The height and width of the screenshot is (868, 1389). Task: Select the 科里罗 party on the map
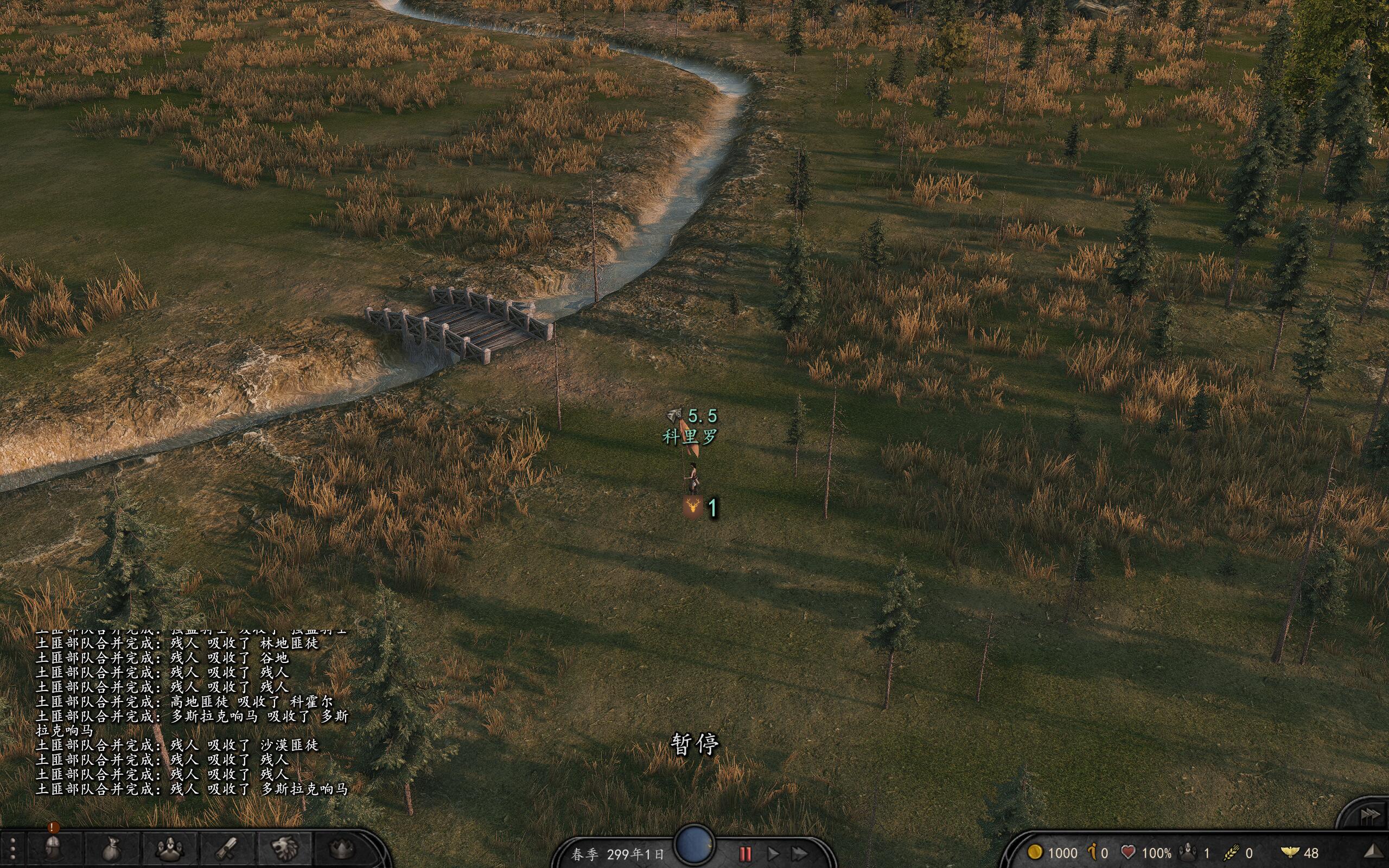tap(693, 477)
